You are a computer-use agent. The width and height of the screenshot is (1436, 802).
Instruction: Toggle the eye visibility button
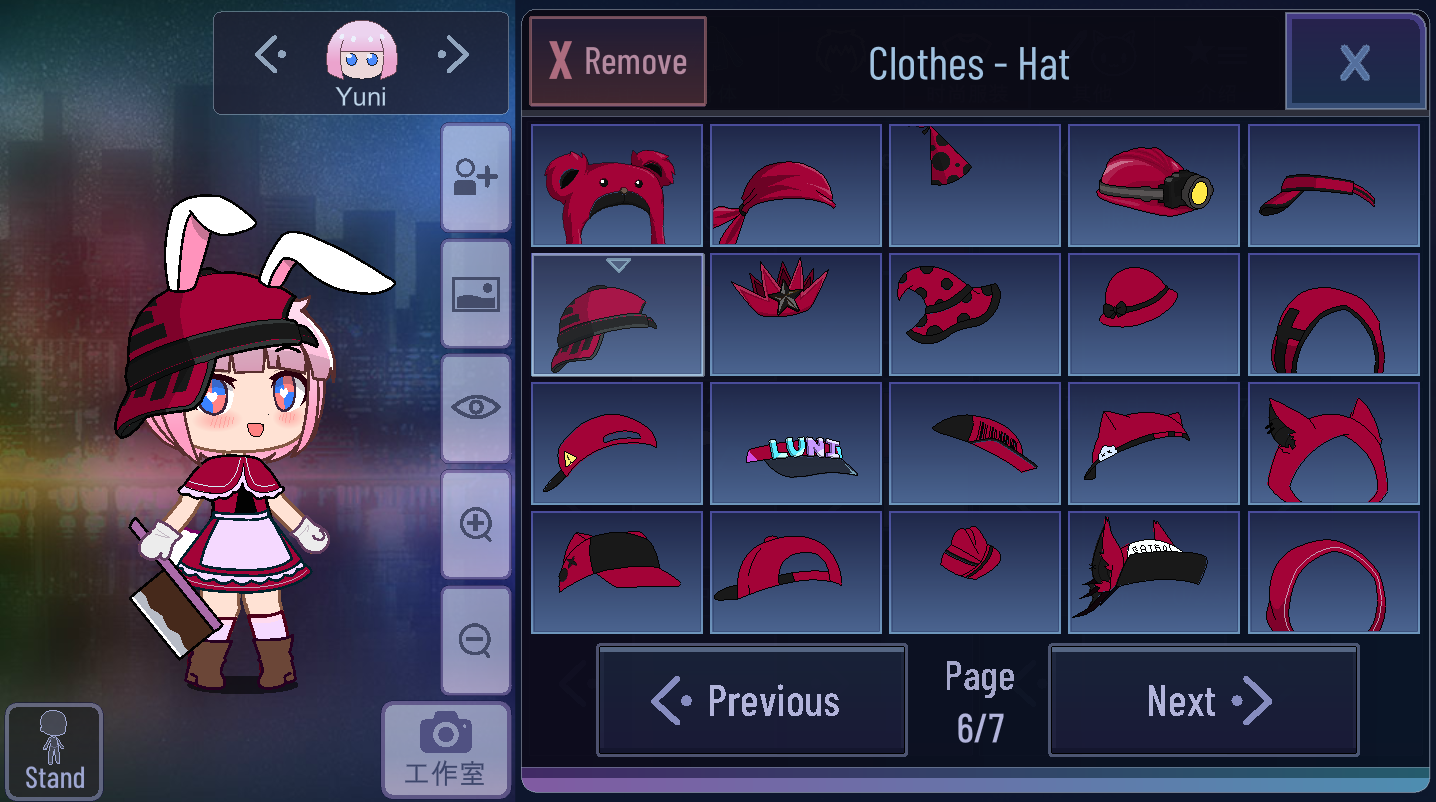pyautogui.click(x=476, y=408)
